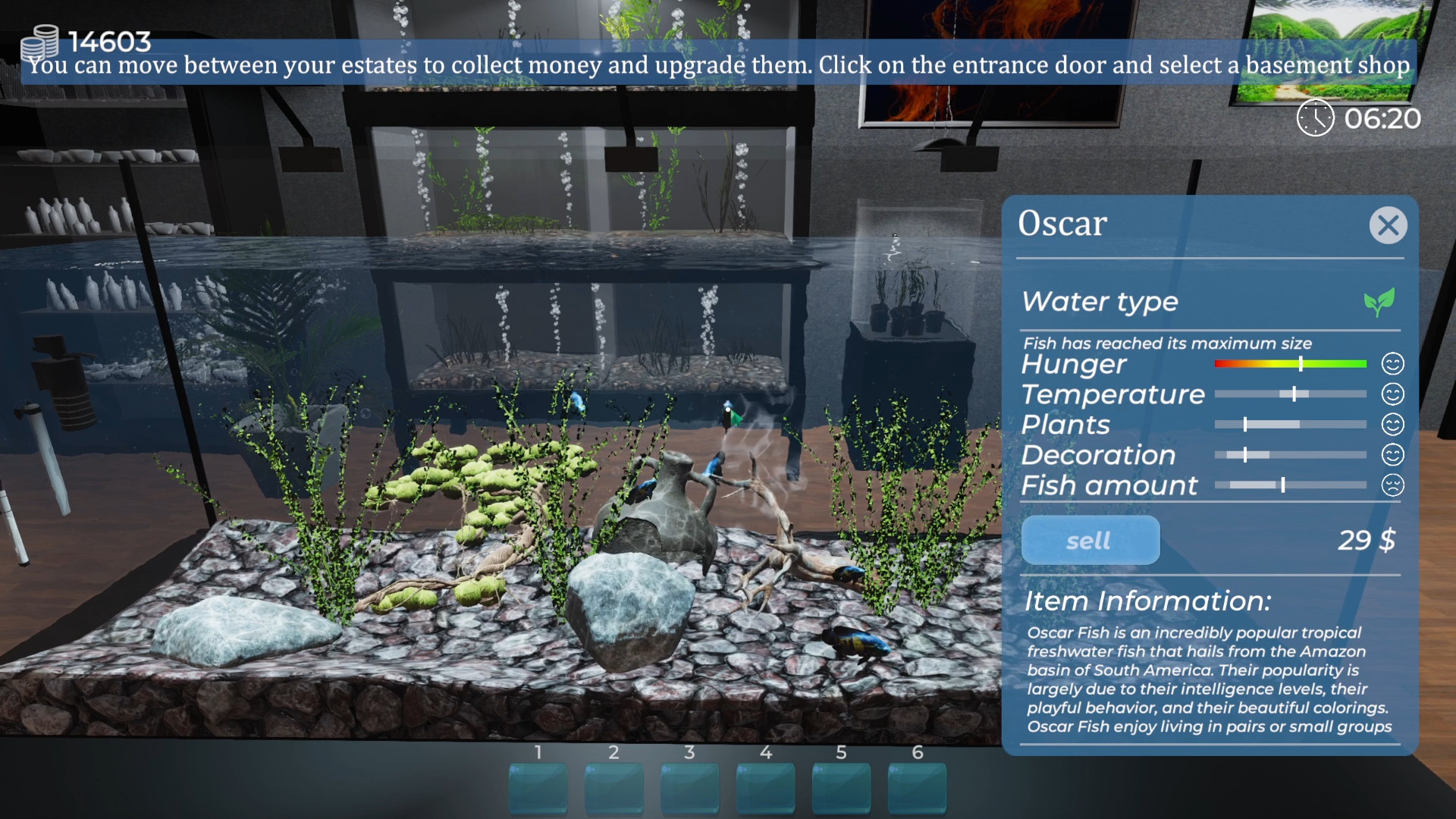Click the smiley face next to Temperature
Screen dimensions: 1456x819
click(x=1394, y=394)
